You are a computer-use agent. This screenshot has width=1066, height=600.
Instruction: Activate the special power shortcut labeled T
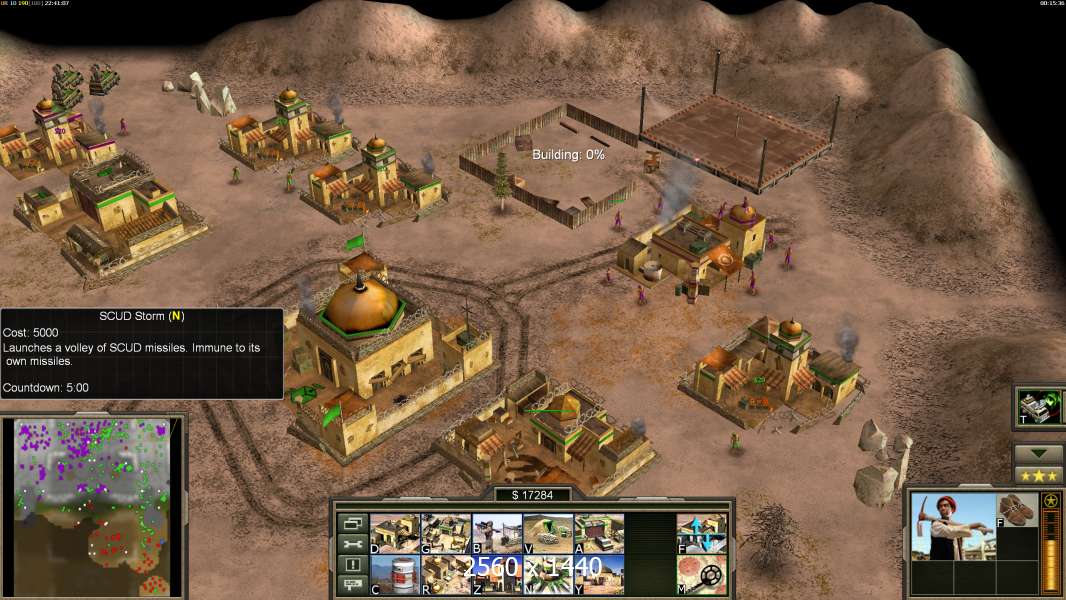coord(1038,407)
